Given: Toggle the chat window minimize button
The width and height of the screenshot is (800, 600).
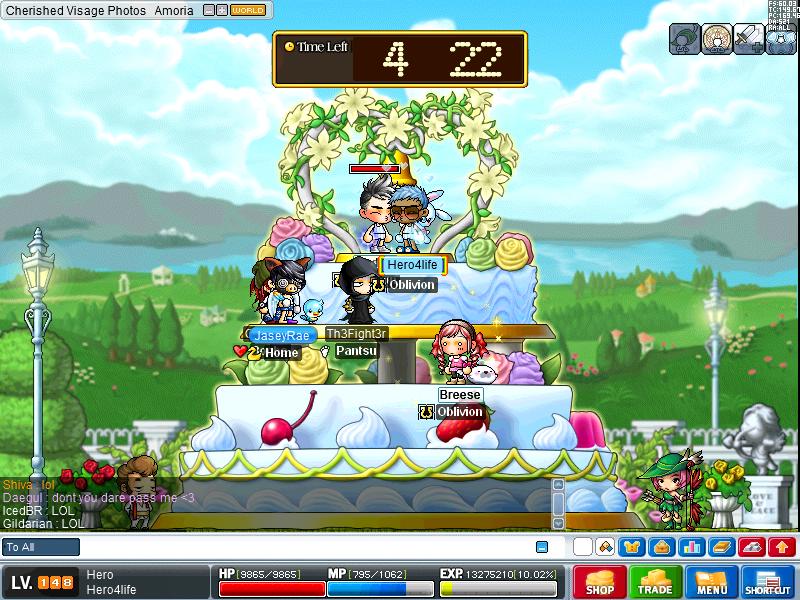Looking at the screenshot, I should pyautogui.click(x=542, y=547).
